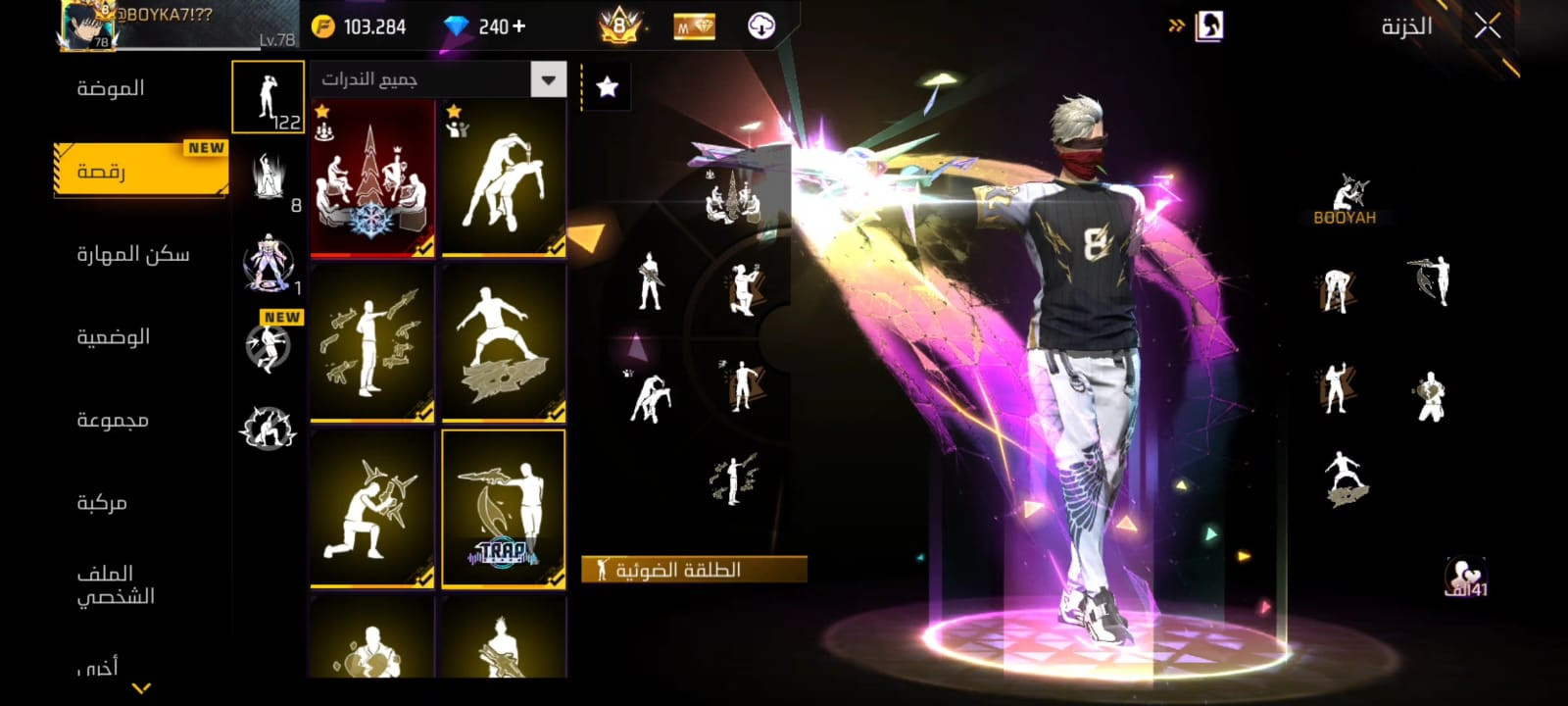Close the vault screen with the X
The width and height of the screenshot is (1568, 706).
tap(1487, 26)
